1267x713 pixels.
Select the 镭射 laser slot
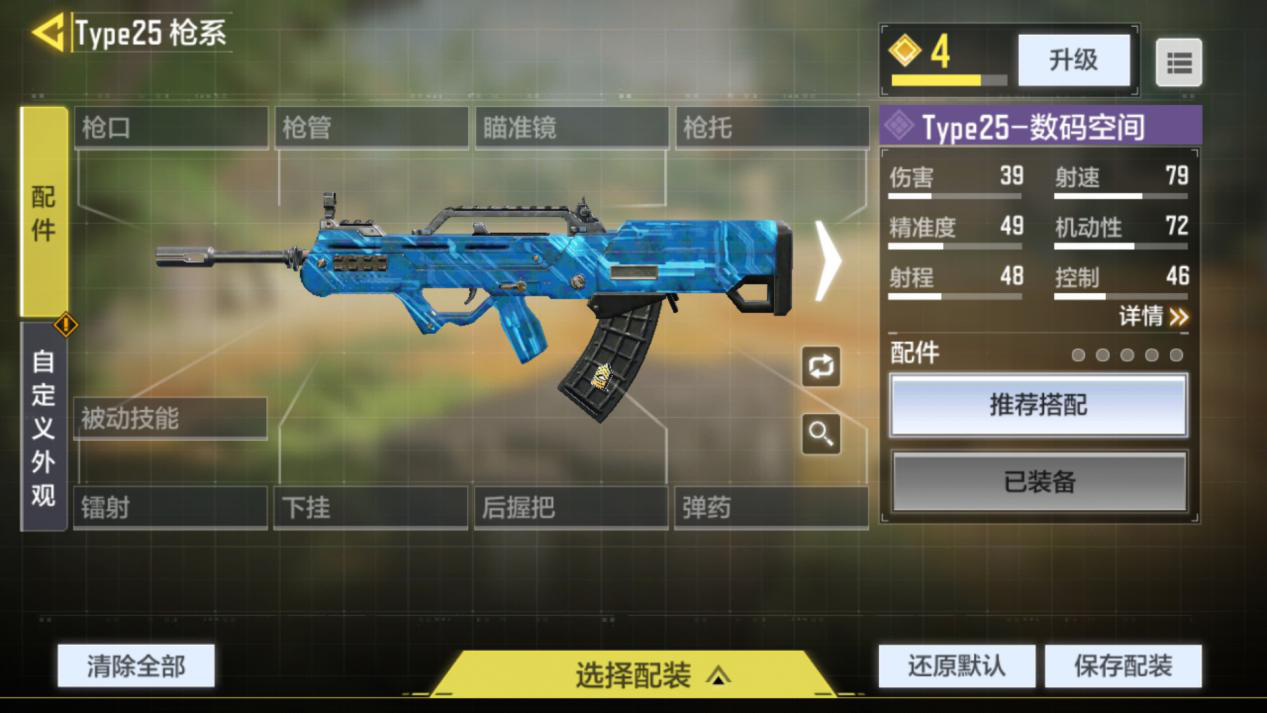coord(170,508)
